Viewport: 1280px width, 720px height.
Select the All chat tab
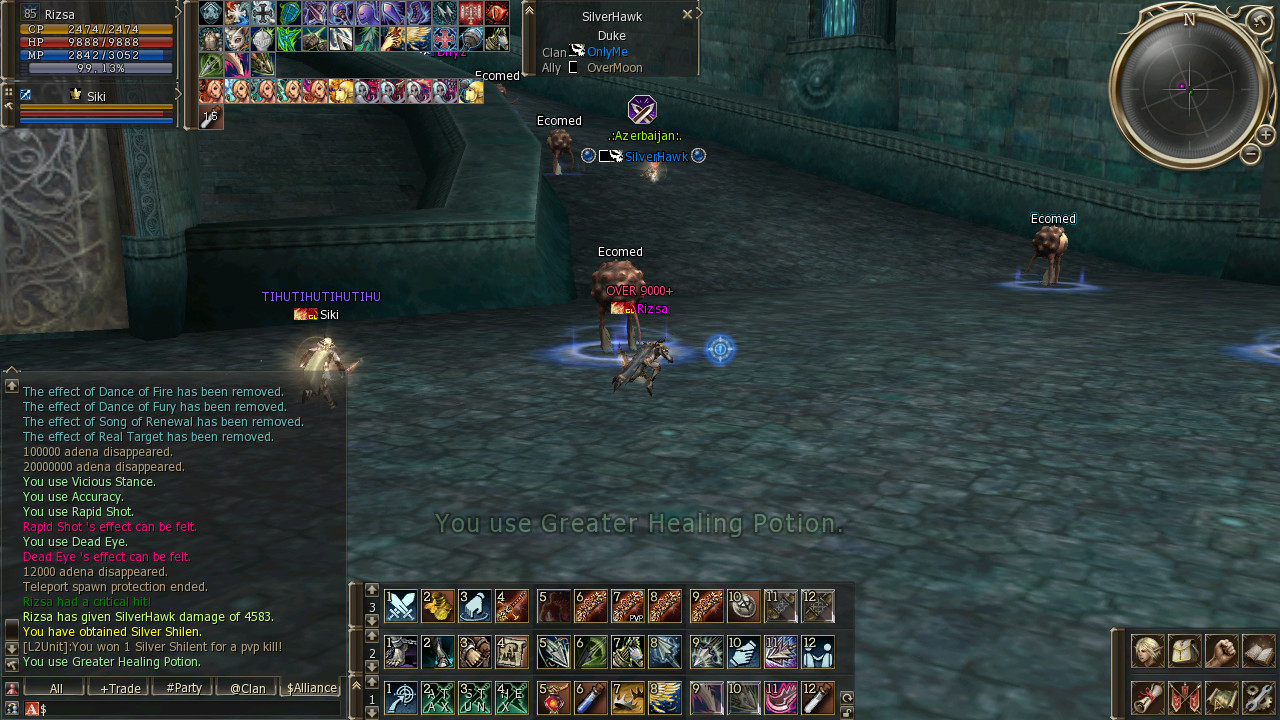[55, 688]
